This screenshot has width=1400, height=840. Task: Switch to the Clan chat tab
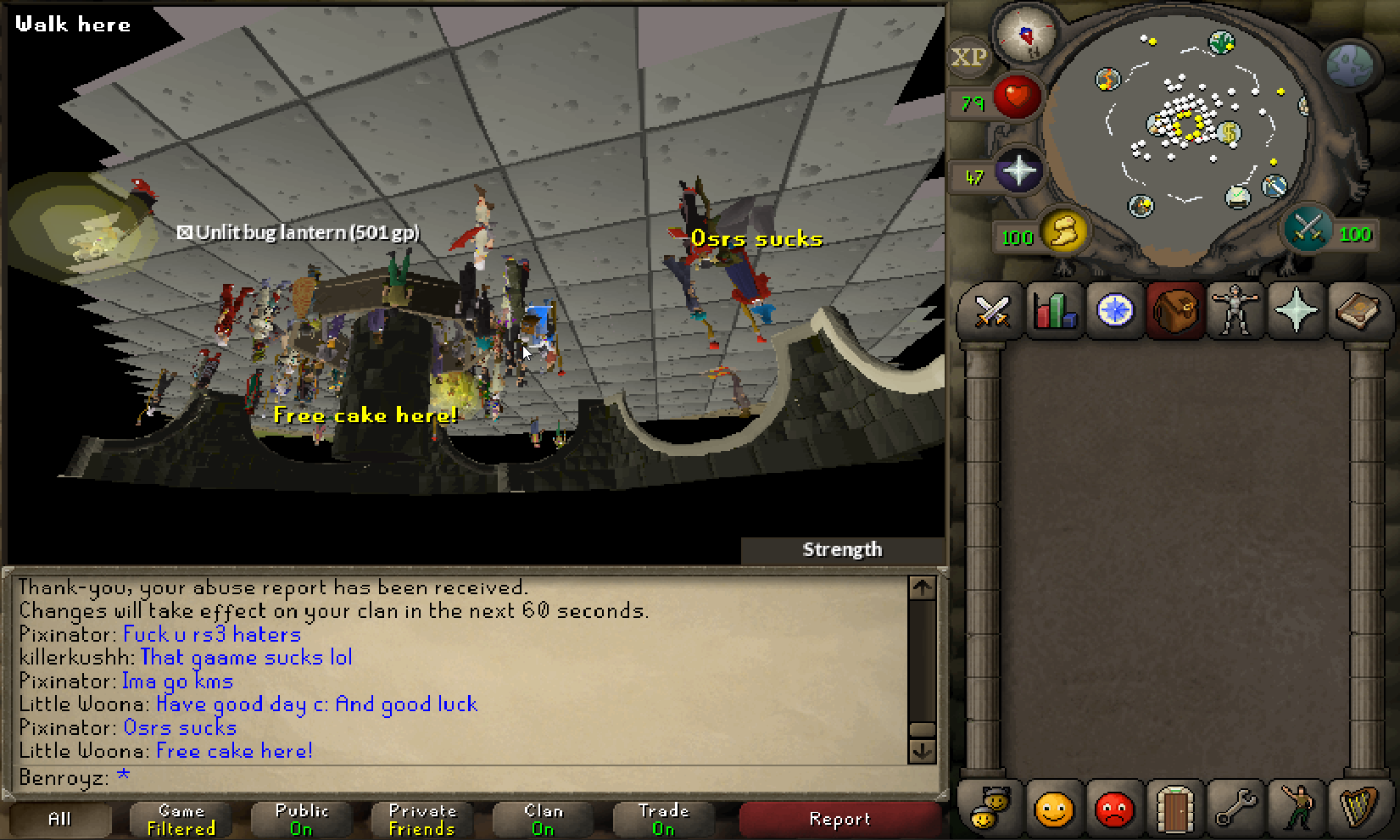[x=543, y=819]
